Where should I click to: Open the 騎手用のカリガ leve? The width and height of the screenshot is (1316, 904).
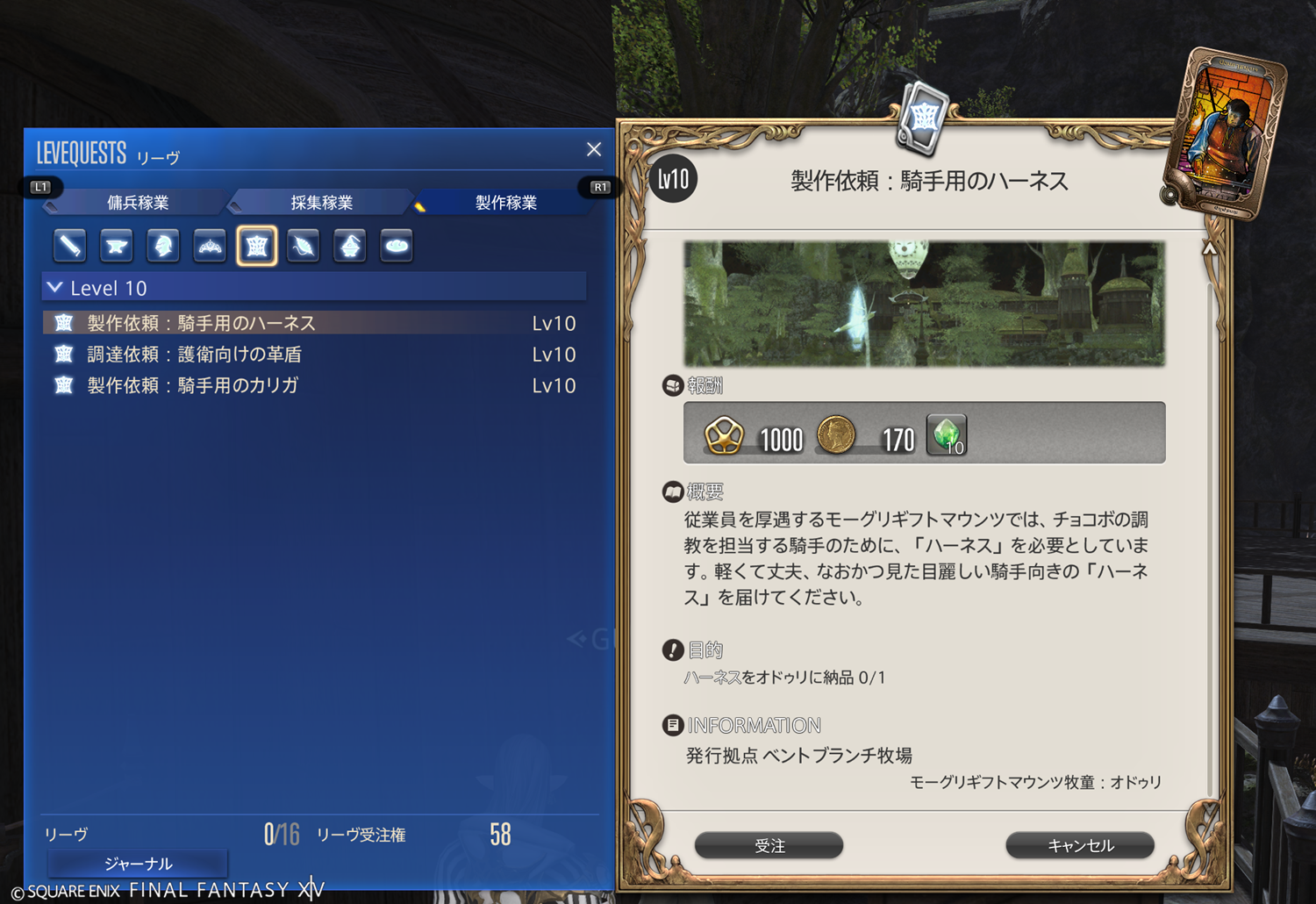pos(193,385)
